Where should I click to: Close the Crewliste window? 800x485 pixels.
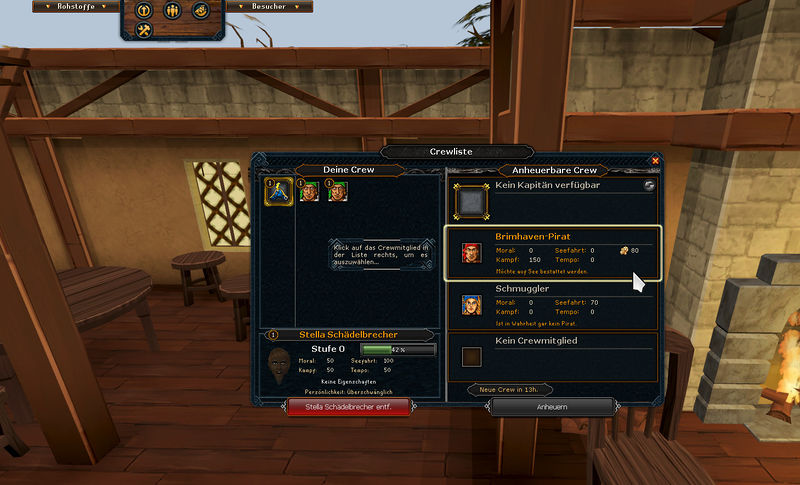pos(656,160)
